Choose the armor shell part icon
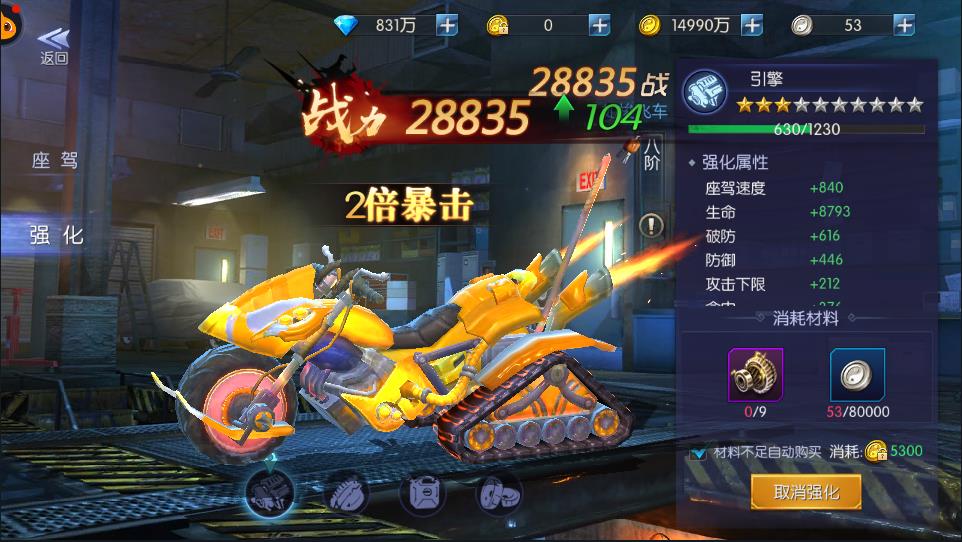Image resolution: width=962 pixels, height=542 pixels. click(345, 493)
